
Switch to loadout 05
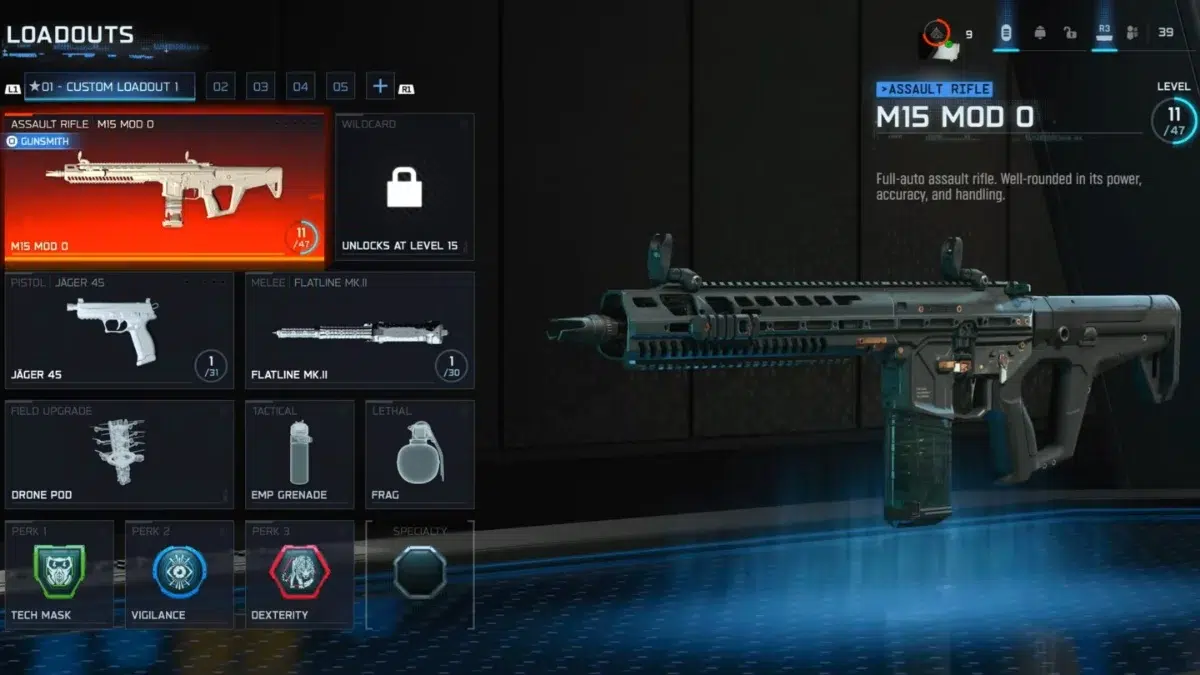tap(340, 87)
